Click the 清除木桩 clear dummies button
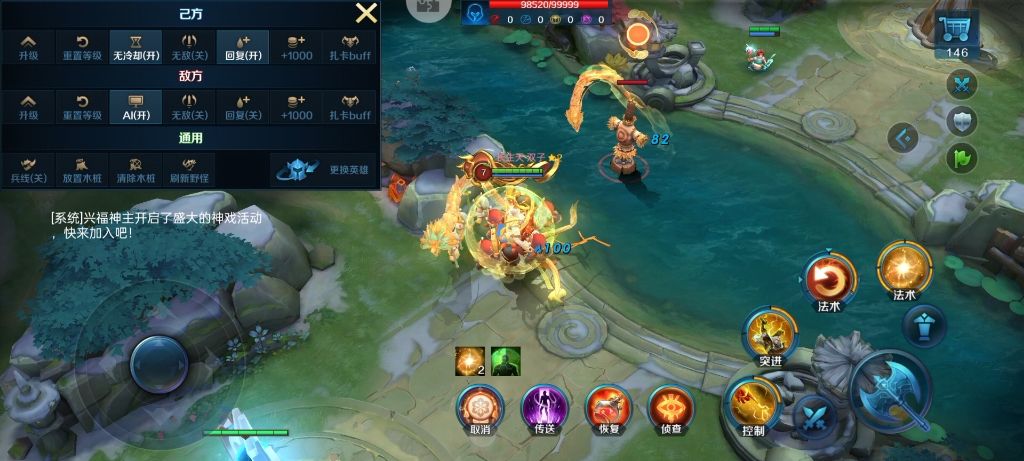Viewport: 1024px width, 461px height. pyautogui.click(x=136, y=170)
